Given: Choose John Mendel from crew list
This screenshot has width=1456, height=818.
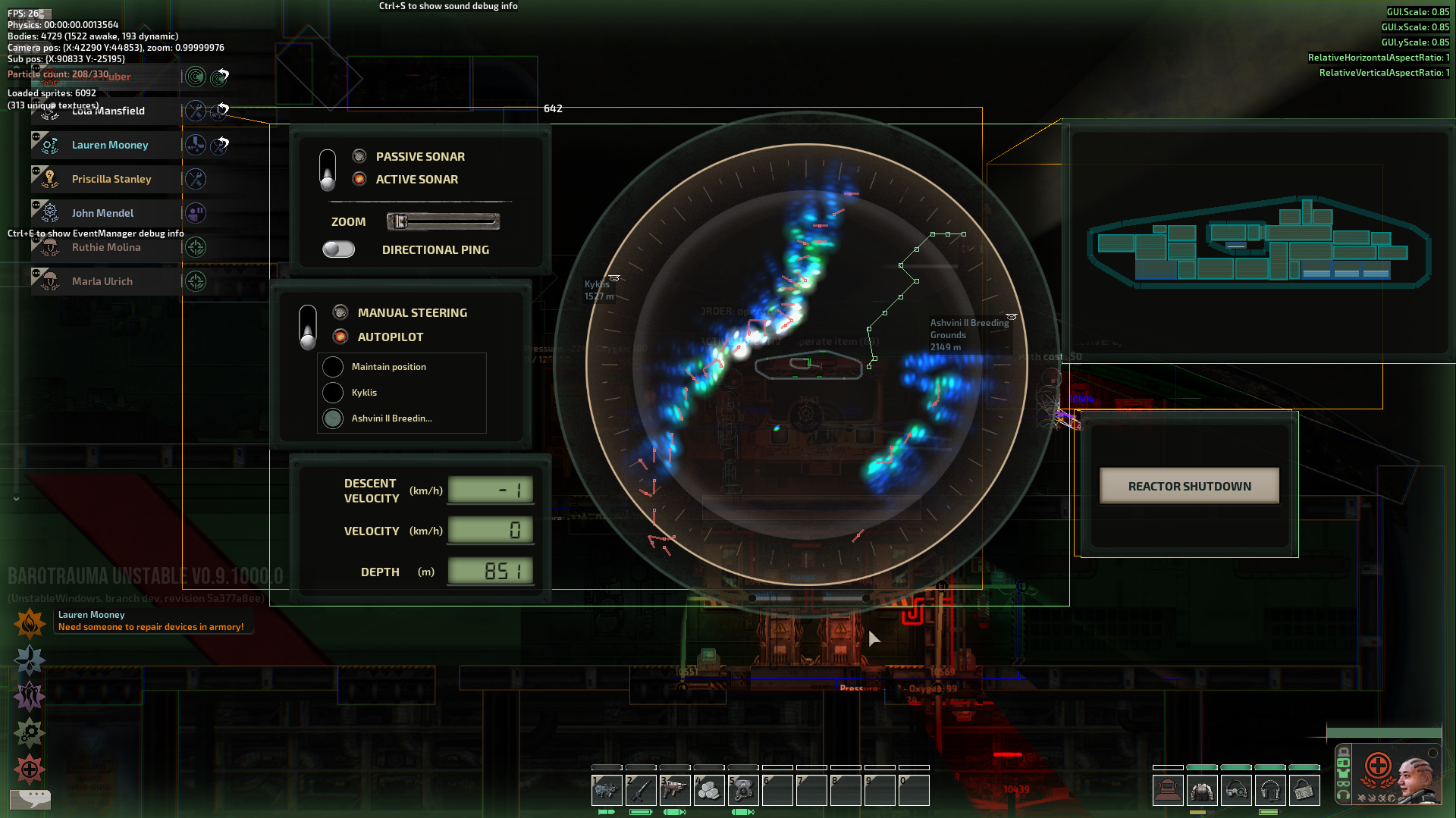Looking at the screenshot, I should coord(102,213).
